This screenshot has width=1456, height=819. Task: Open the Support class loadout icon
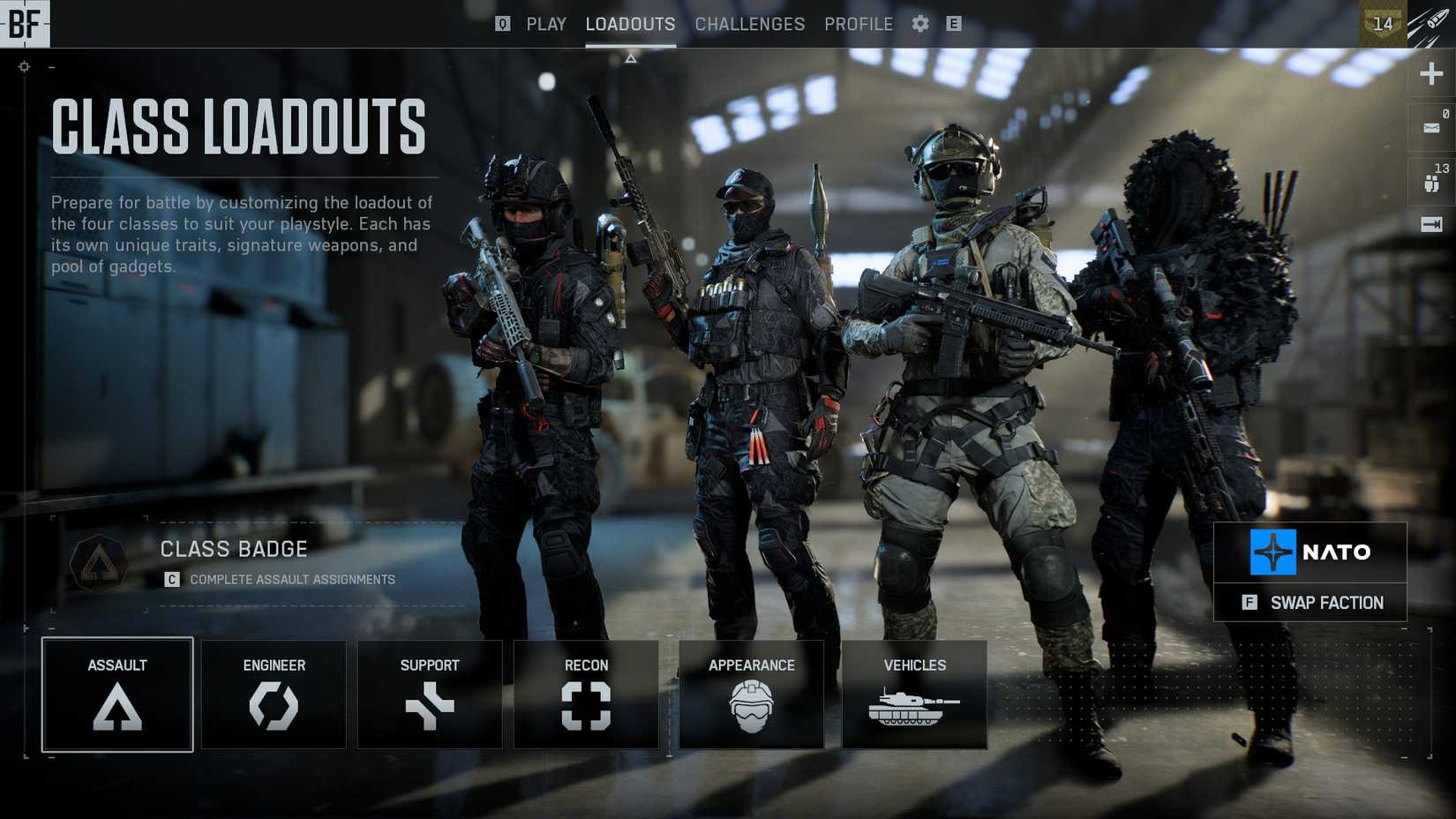[x=430, y=706]
